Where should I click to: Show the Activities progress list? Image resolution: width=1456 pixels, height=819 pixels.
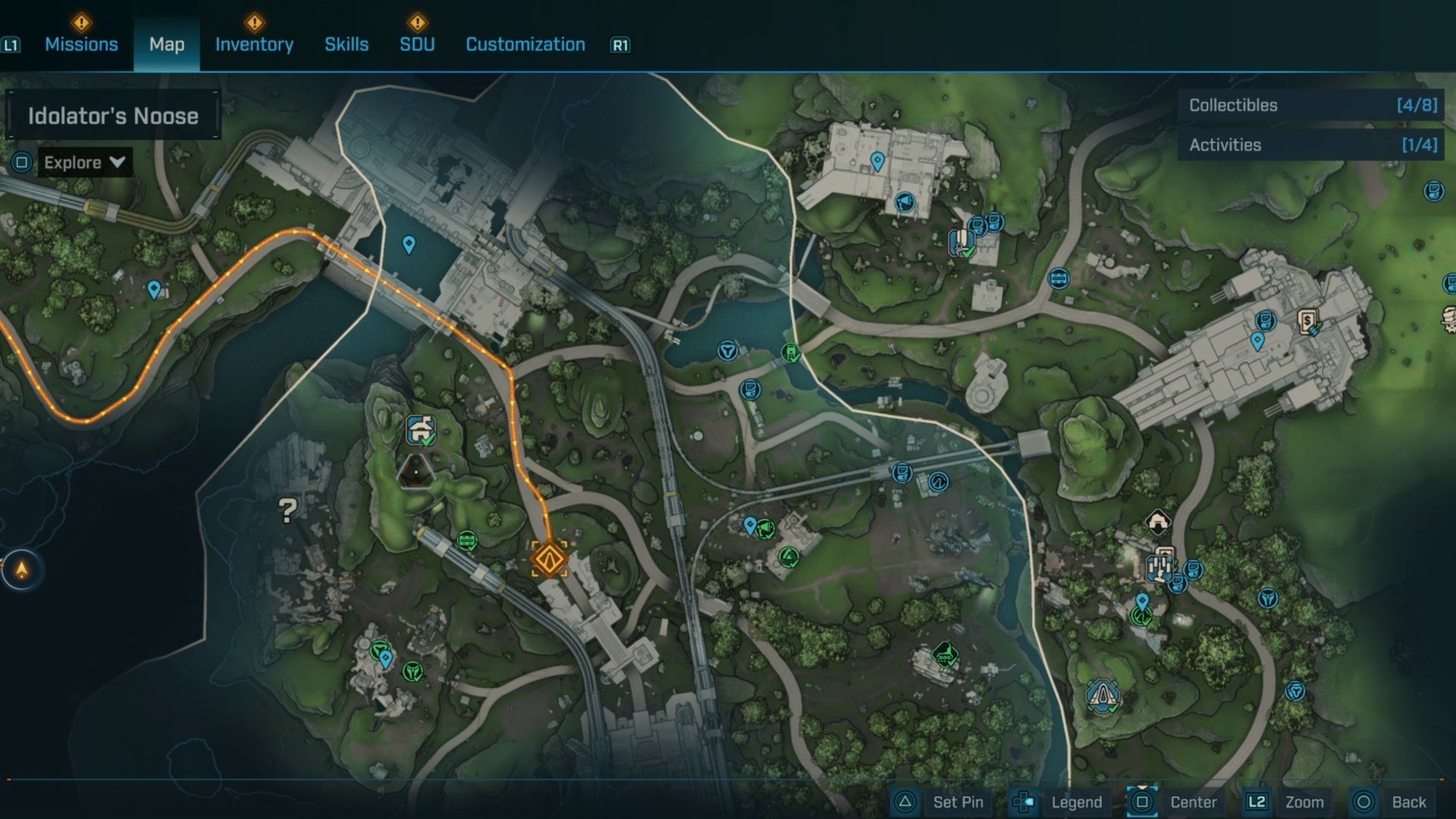coord(1312,145)
